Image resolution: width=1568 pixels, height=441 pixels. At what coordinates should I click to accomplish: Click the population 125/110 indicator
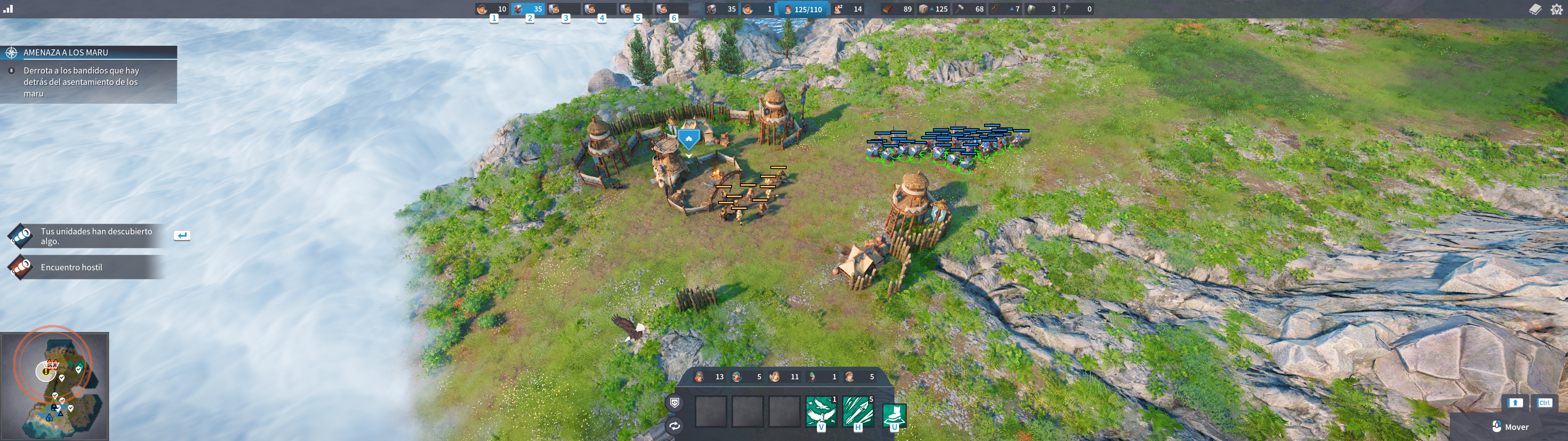[803, 9]
